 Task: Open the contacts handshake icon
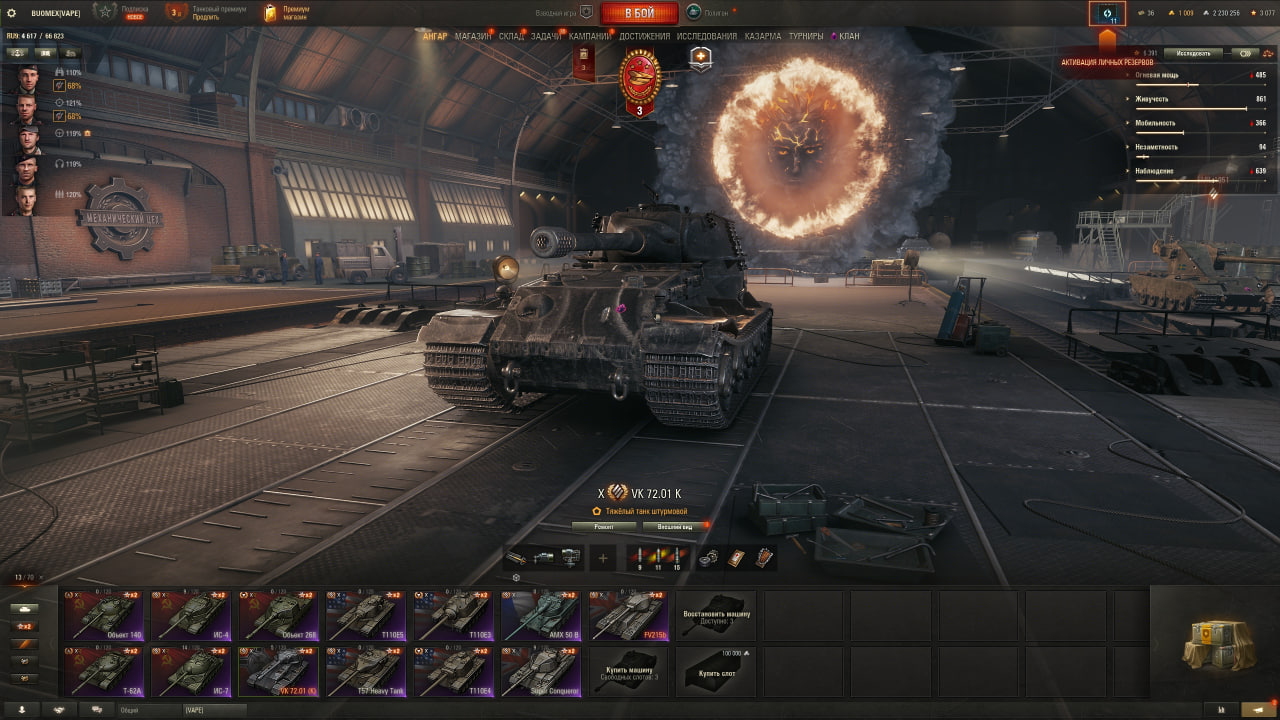(x=58, y=710)
